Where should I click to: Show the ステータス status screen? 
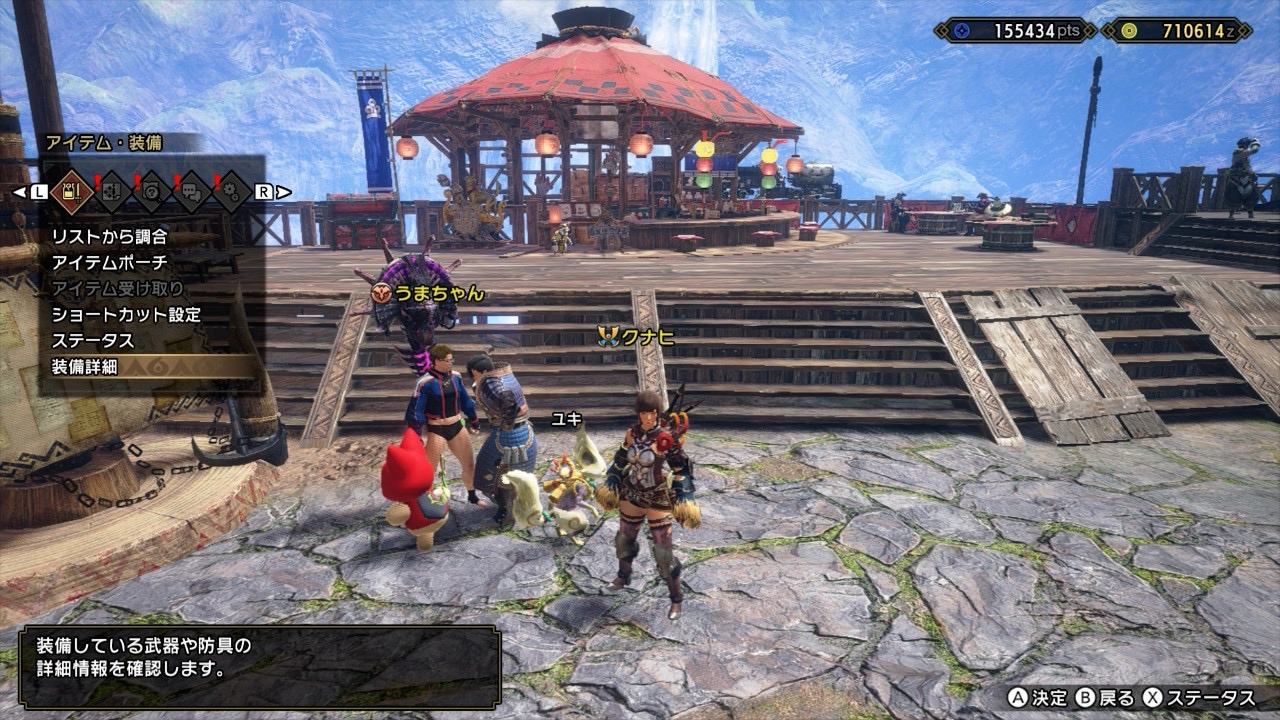point(92,341)
